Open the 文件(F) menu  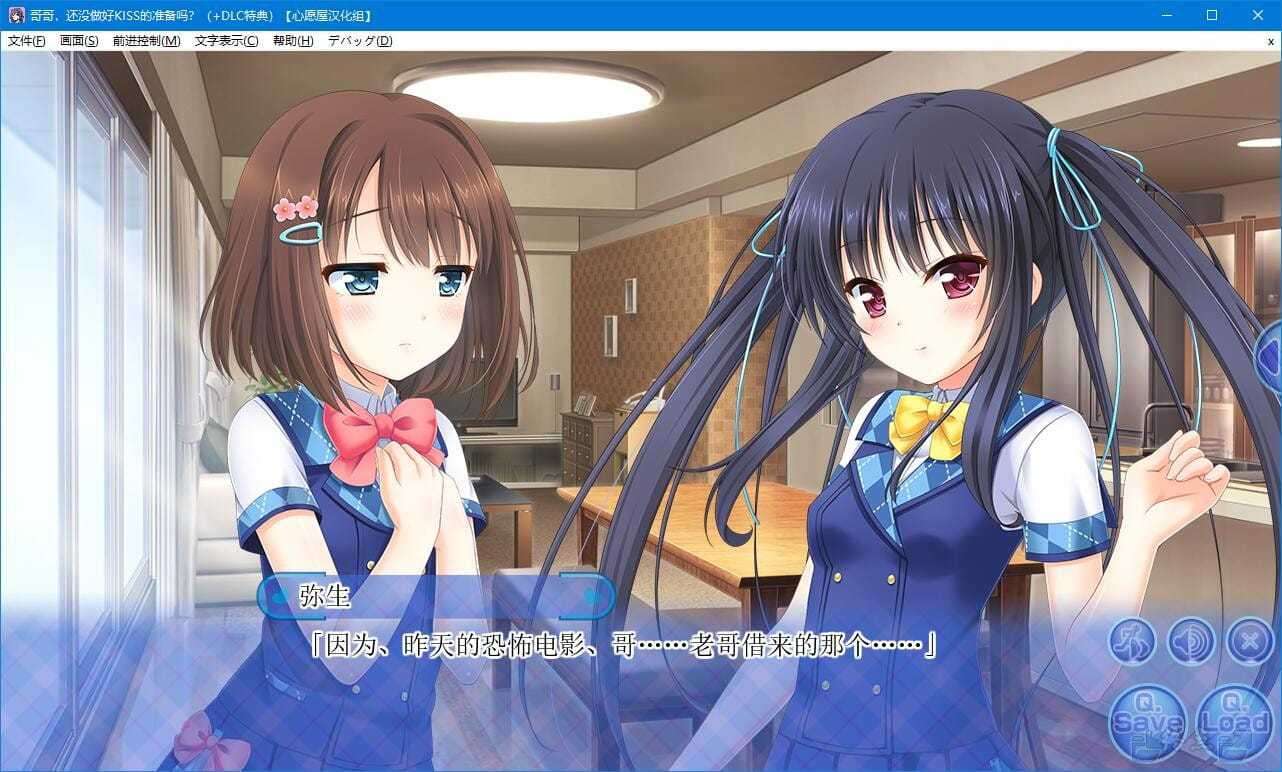[27, 41]
